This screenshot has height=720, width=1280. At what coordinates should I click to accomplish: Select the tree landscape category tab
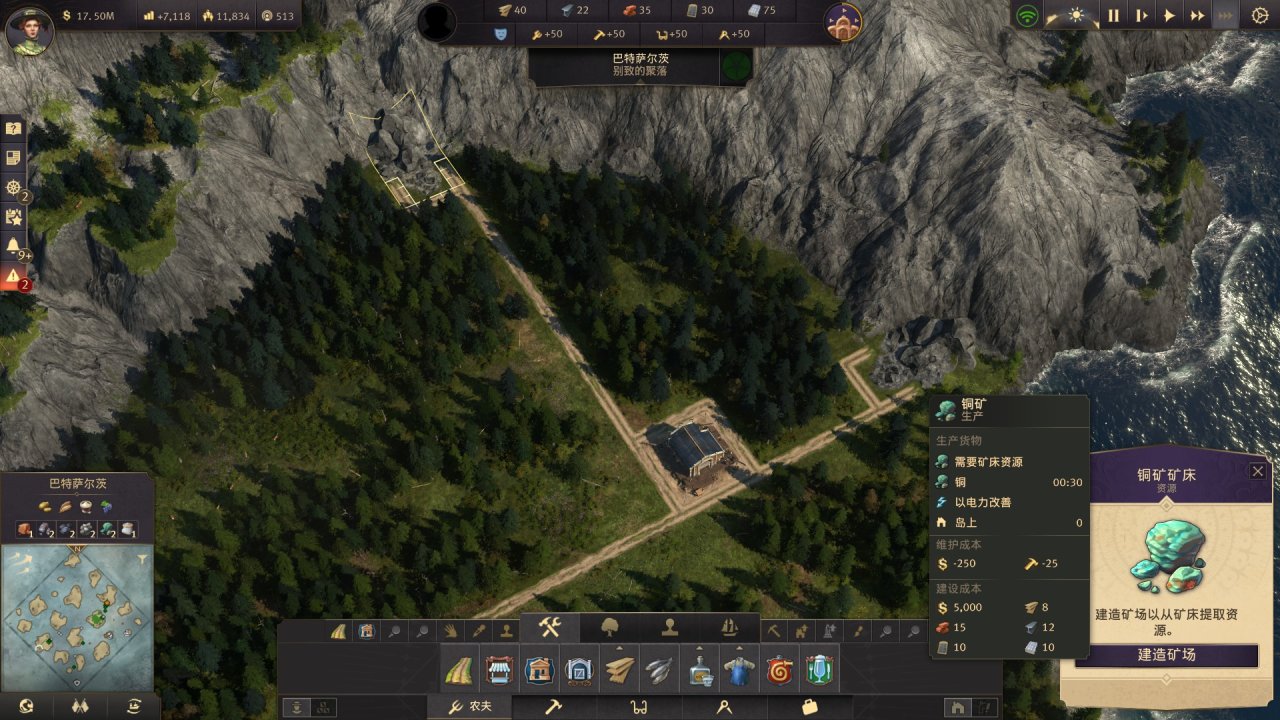pos(610,628)
